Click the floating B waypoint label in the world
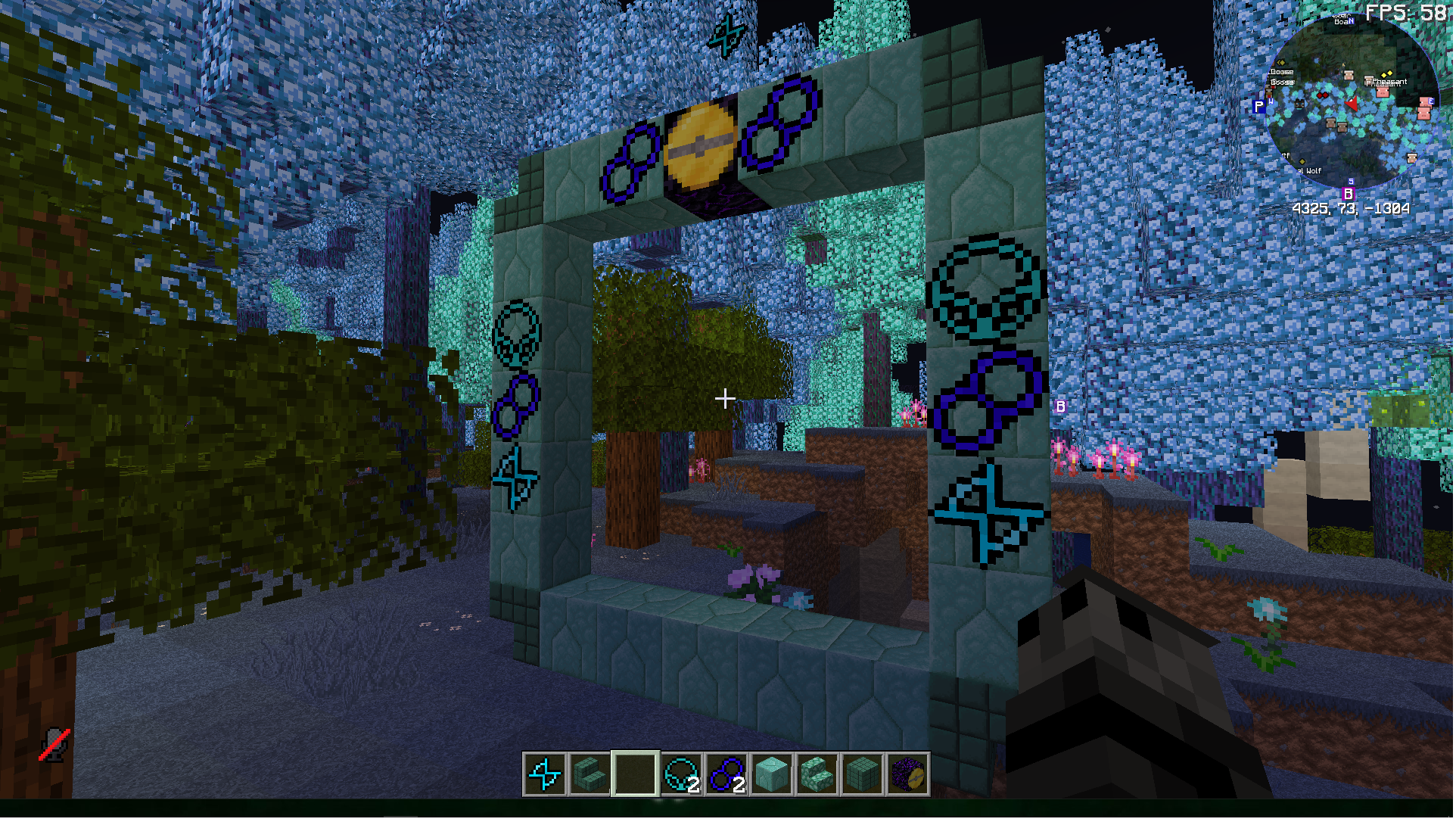This screenshot has height=822, width=1456. 1062,406
